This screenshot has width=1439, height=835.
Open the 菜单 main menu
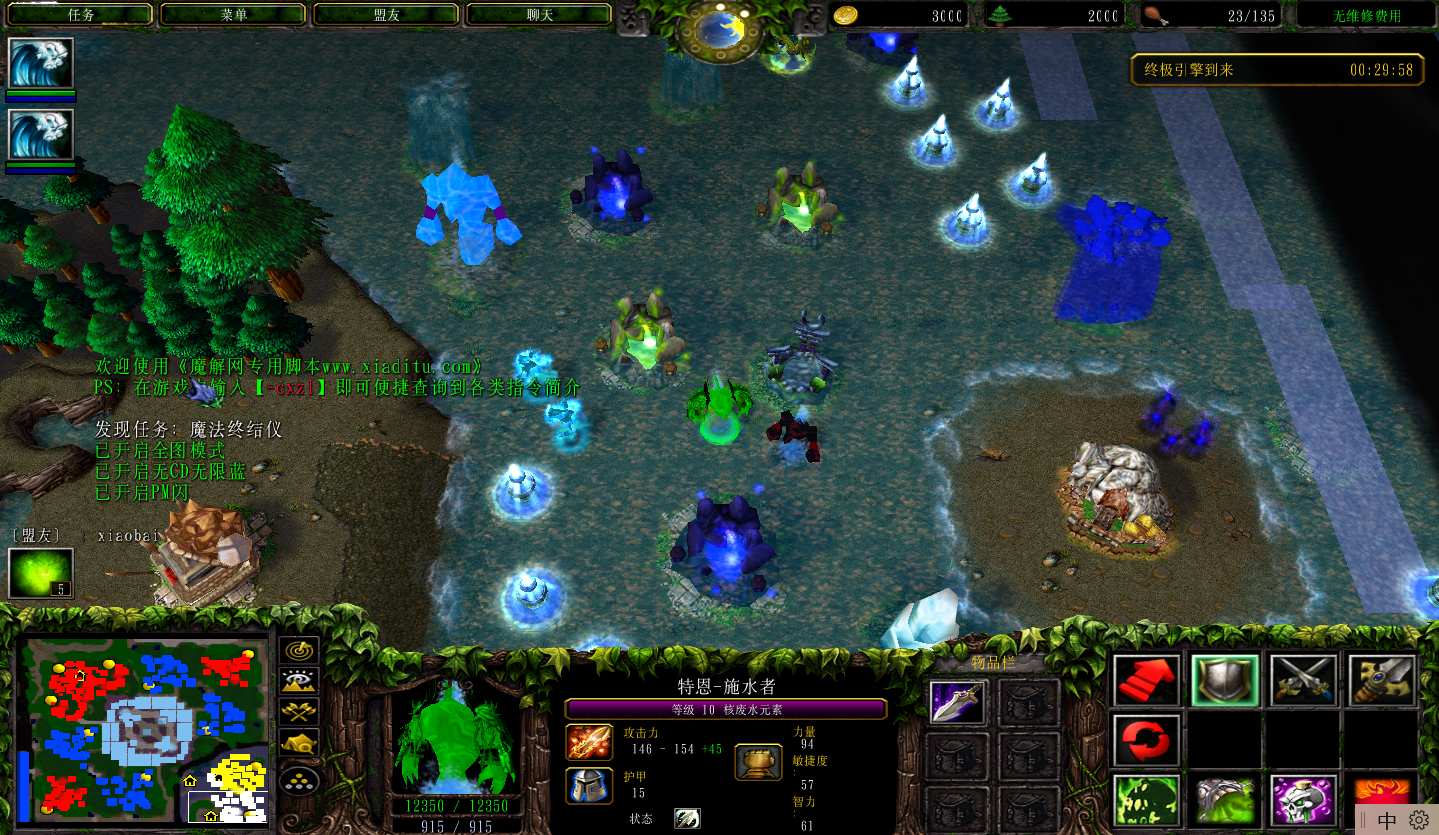[233, 15]
